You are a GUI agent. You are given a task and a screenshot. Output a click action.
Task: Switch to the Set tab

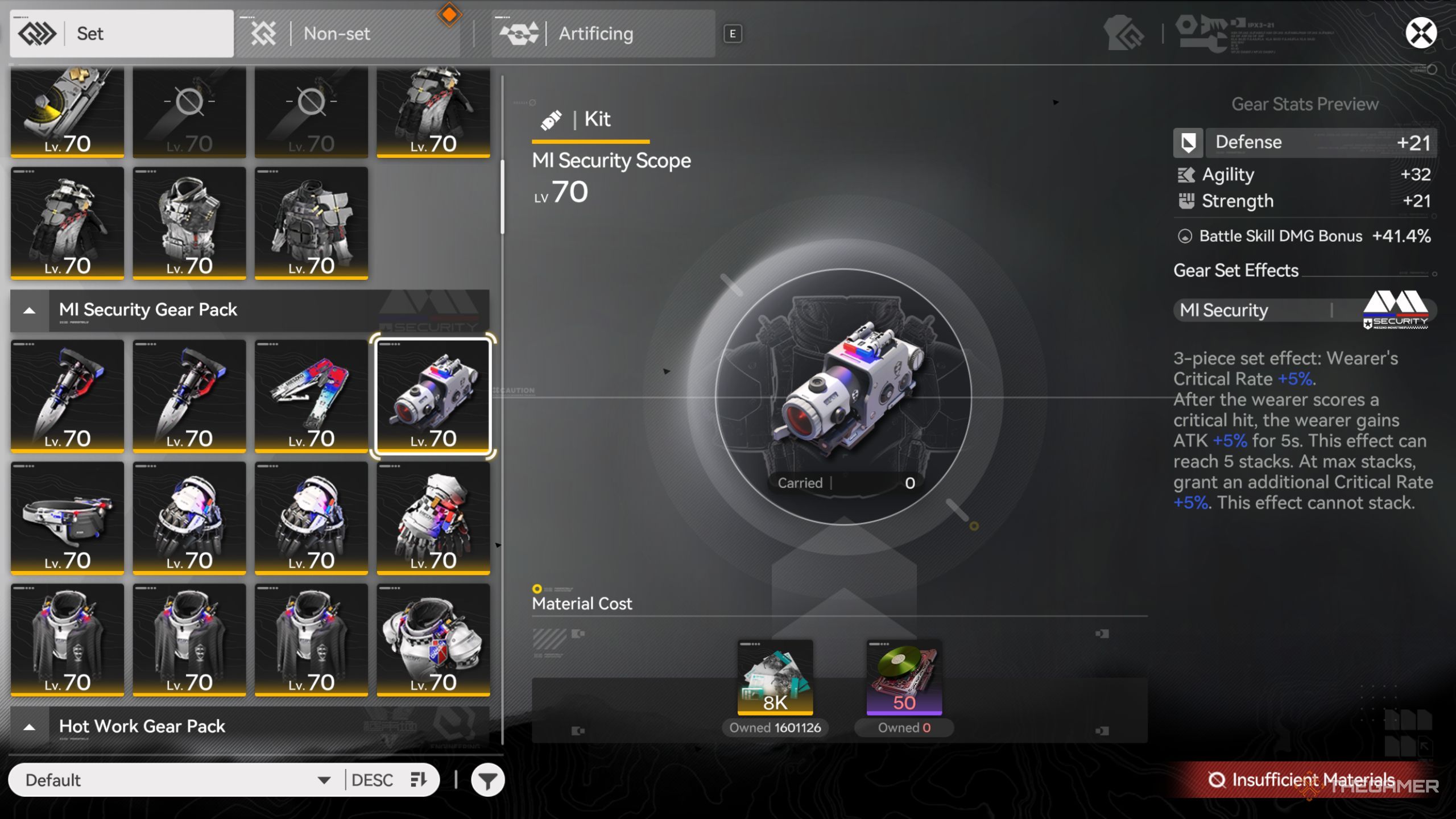(121, 34)
